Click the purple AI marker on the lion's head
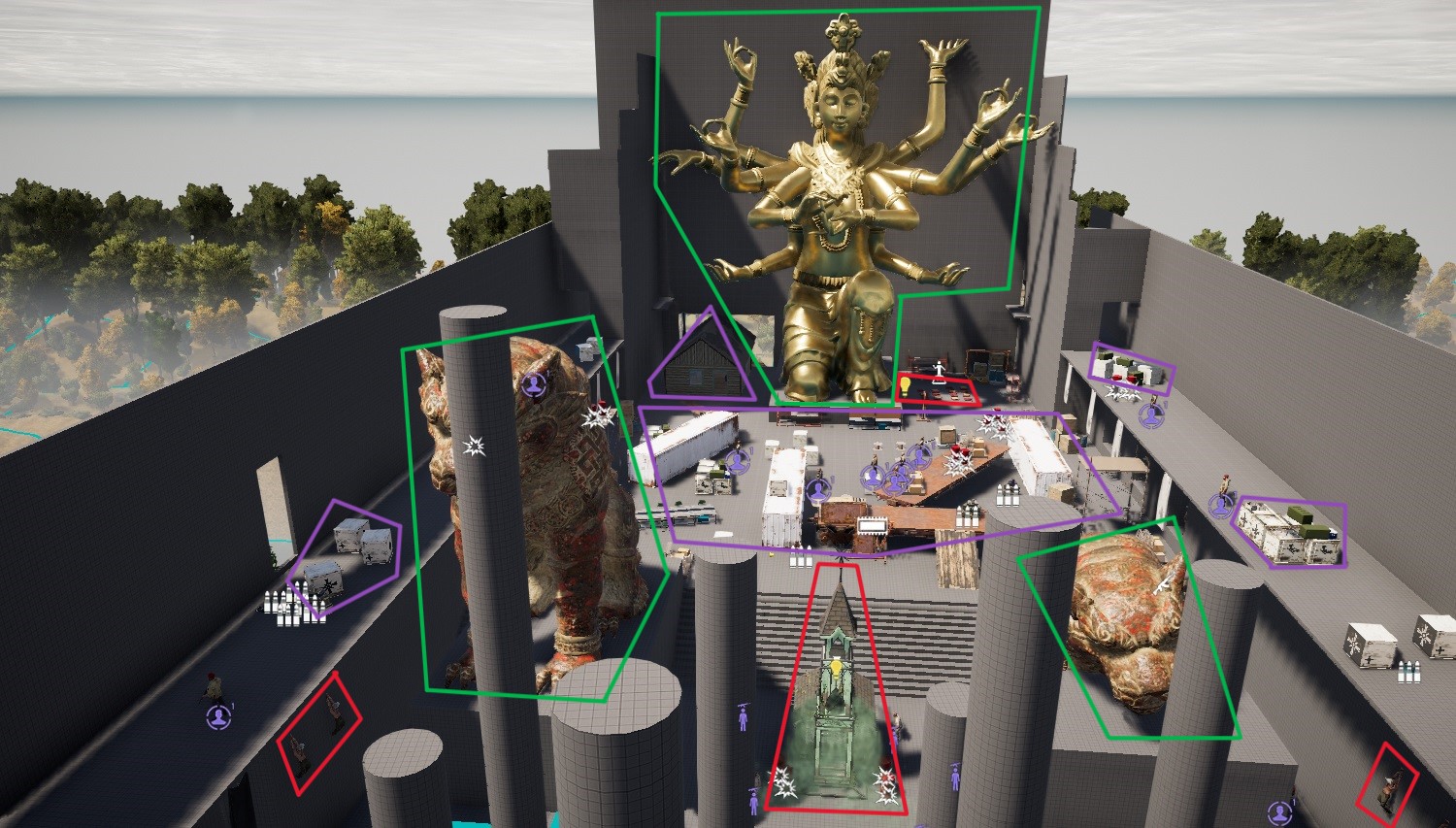This screenshot has width=1456, height=828. 534,384
